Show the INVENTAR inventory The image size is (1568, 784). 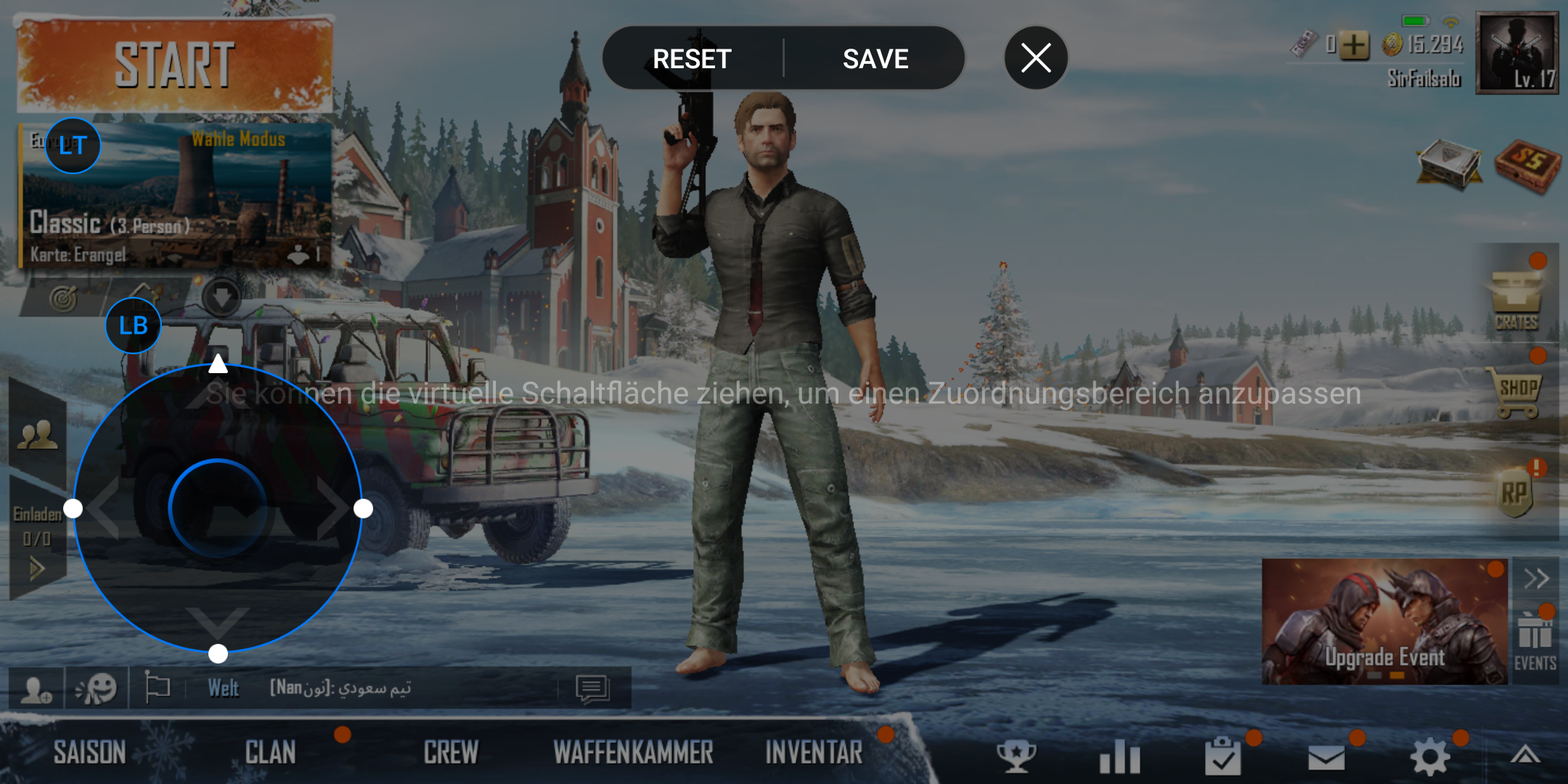pos(814,753)
